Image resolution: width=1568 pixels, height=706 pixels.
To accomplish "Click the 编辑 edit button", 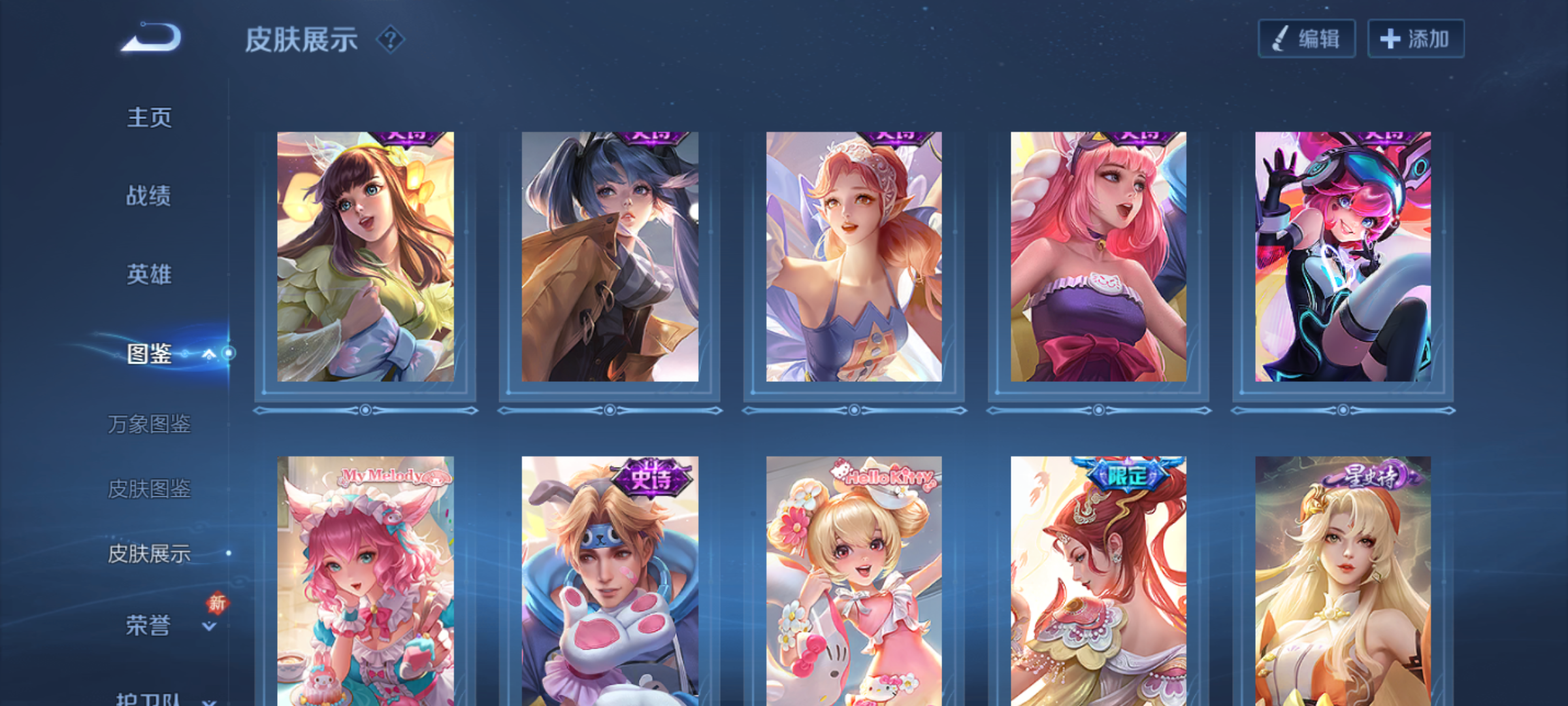I will (x=1307, y=39).
